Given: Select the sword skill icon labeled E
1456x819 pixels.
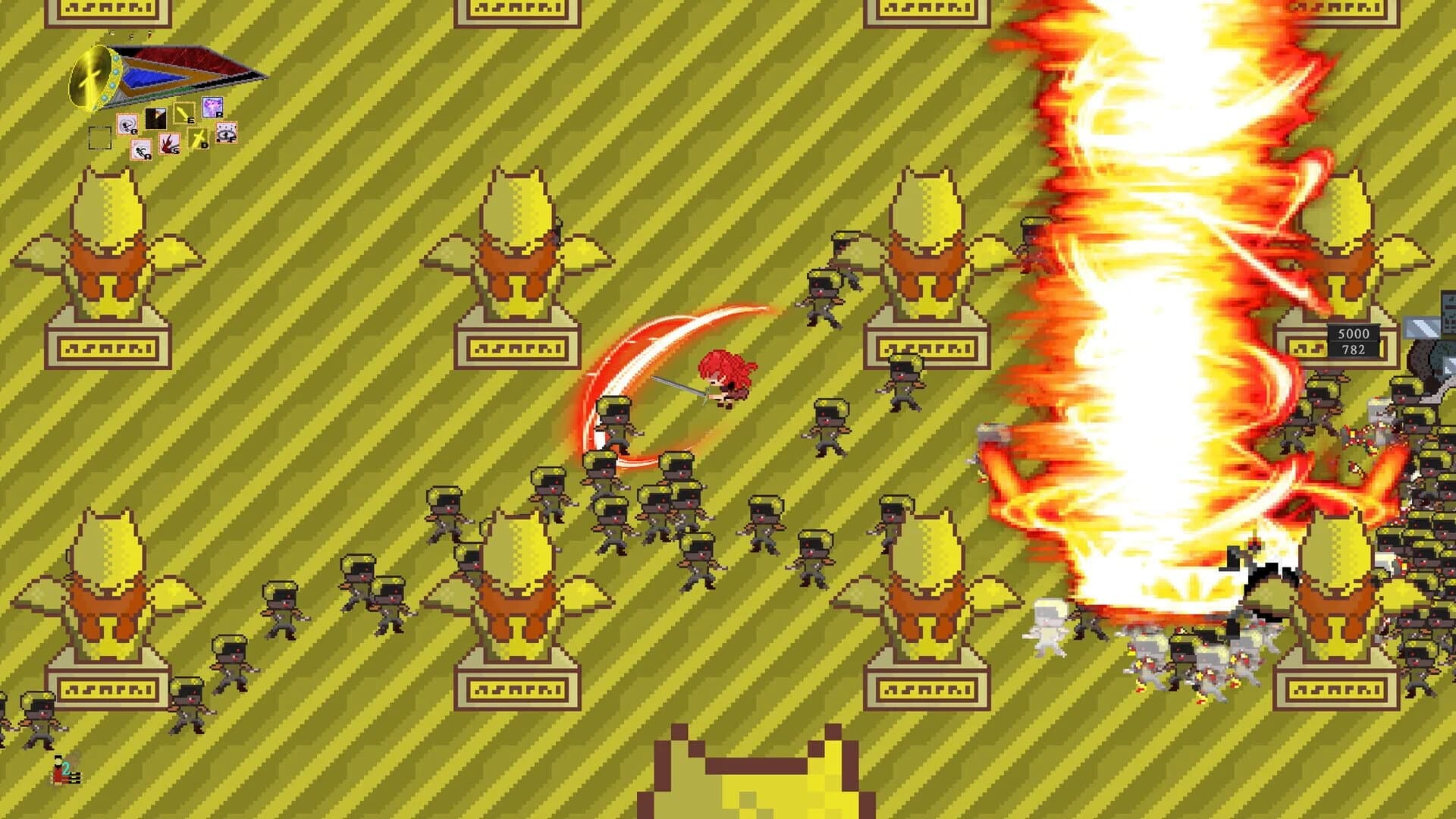Looking at the screenshot, I should [x=184, y=112].
